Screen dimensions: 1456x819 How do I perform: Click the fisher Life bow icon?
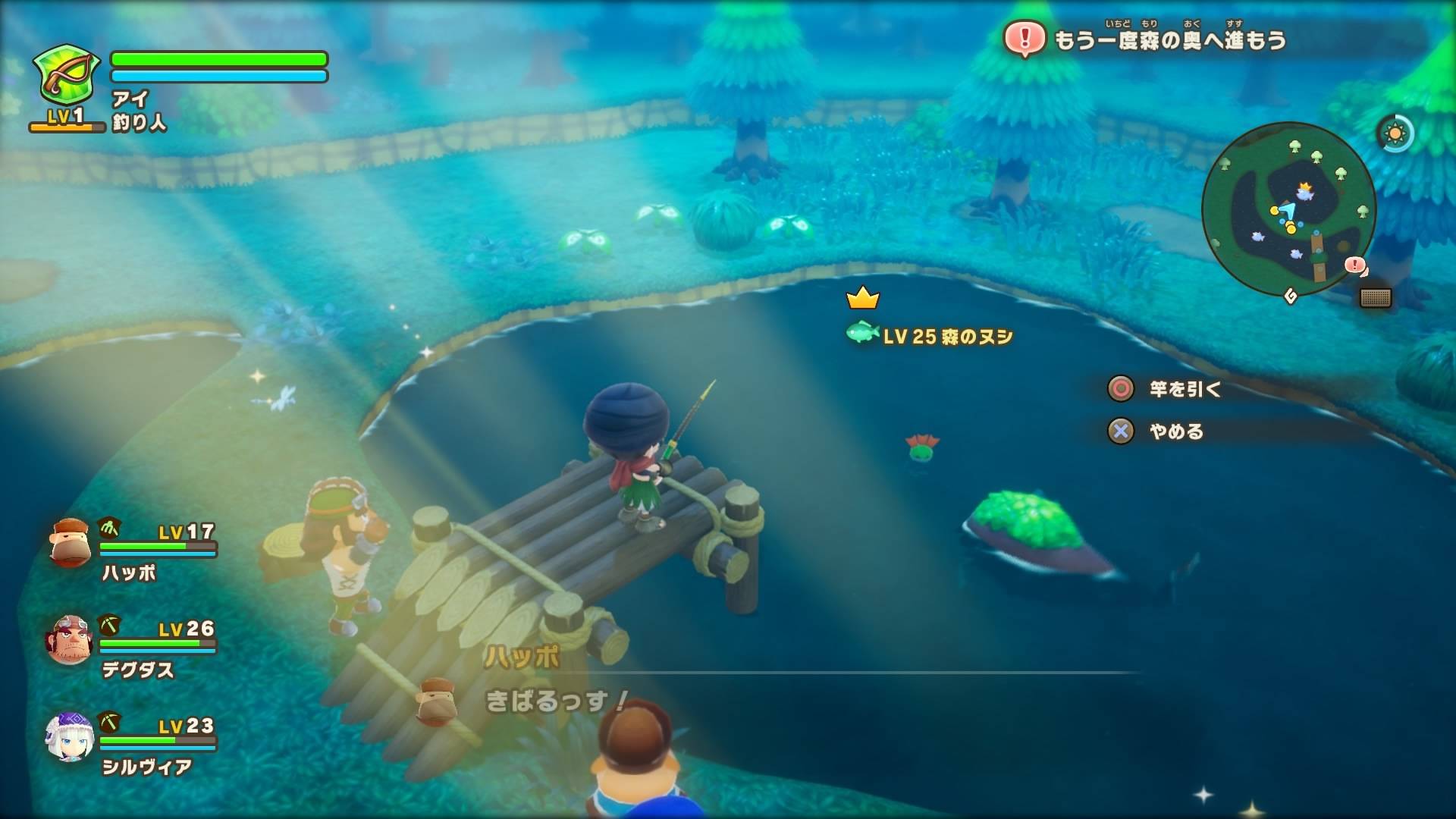coord(66,76)
